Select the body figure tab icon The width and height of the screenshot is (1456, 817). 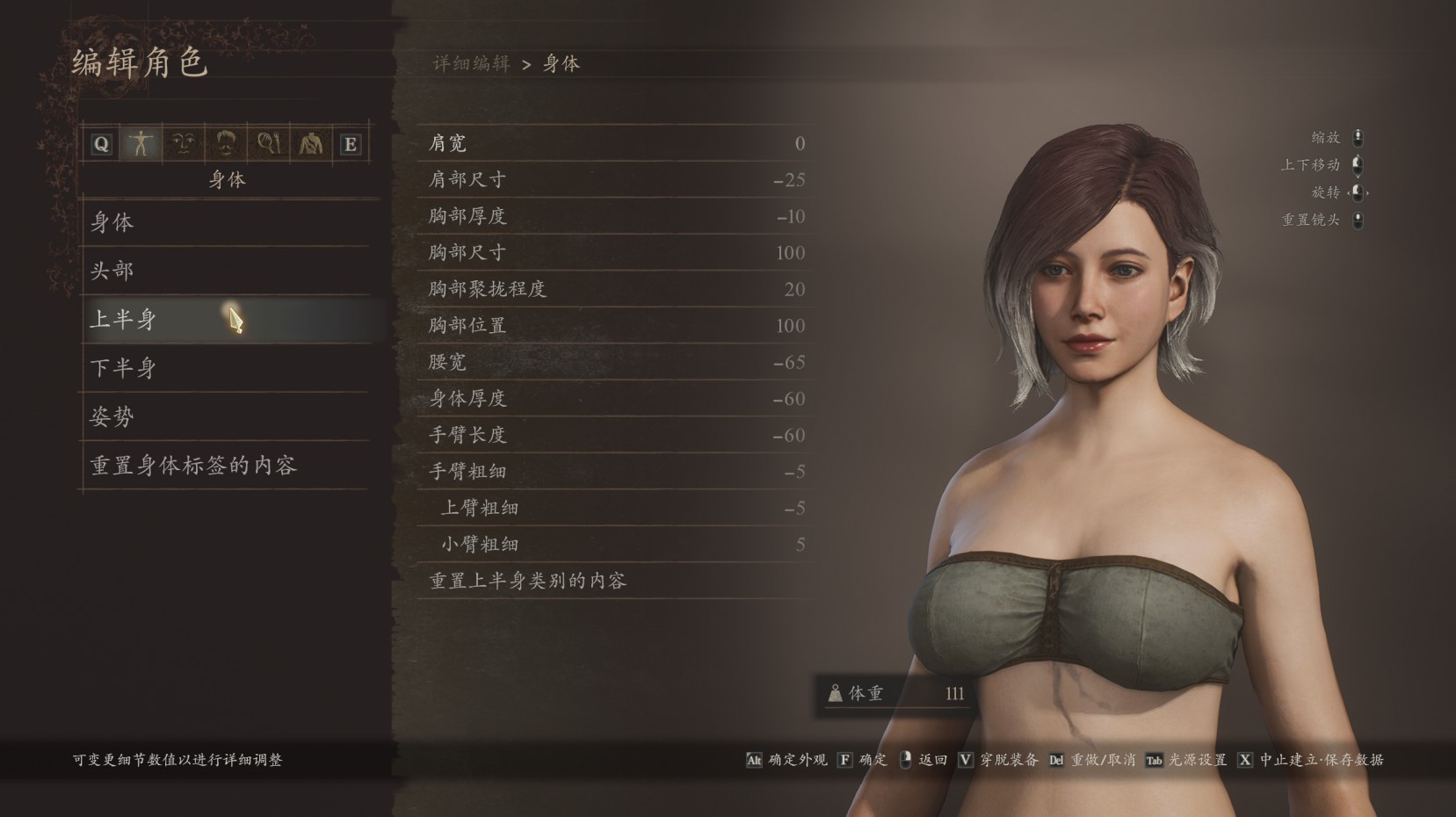click(141, 142)
